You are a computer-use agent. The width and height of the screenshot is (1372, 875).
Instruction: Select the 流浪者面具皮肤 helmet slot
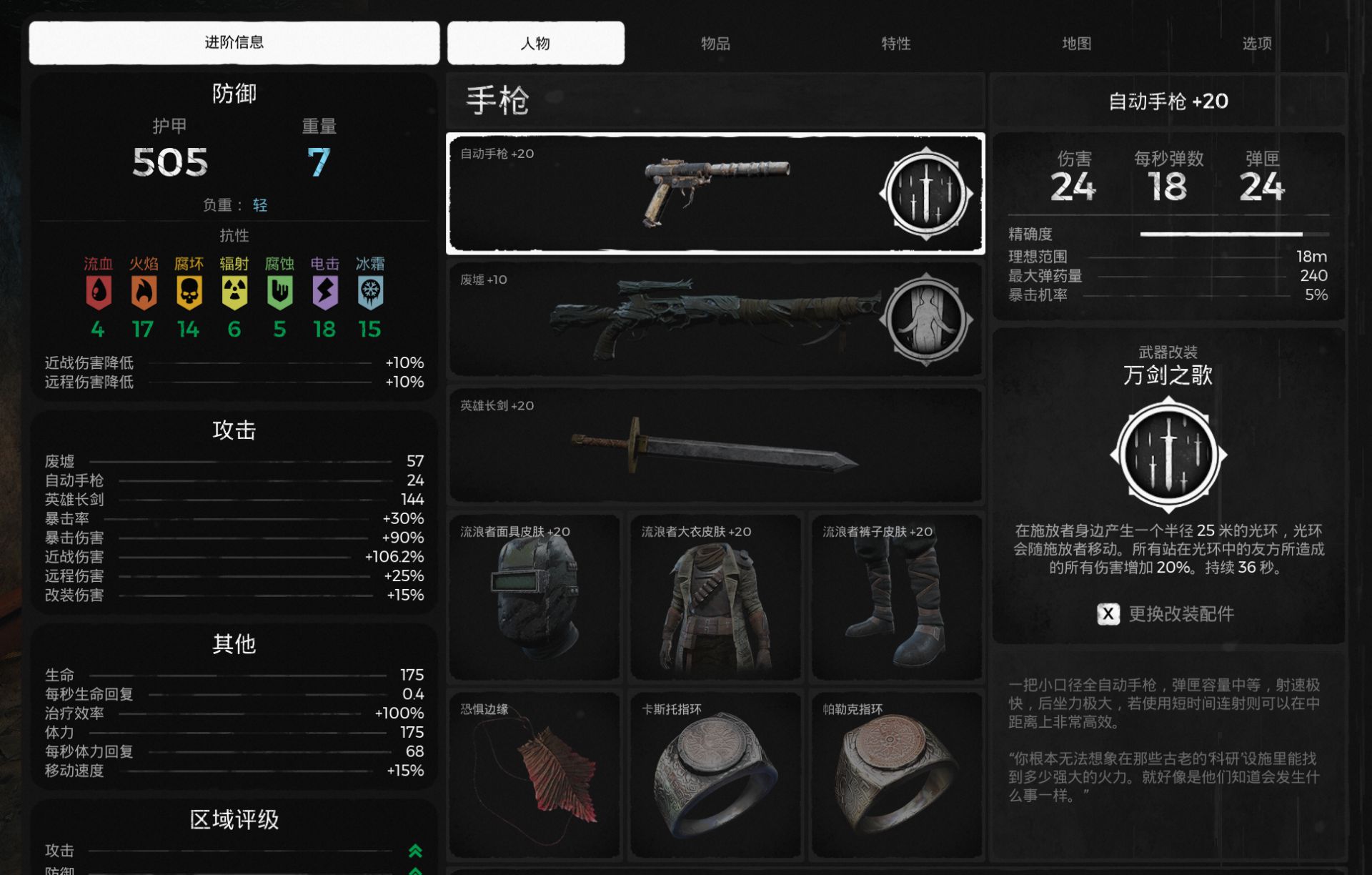coord(534,597)
